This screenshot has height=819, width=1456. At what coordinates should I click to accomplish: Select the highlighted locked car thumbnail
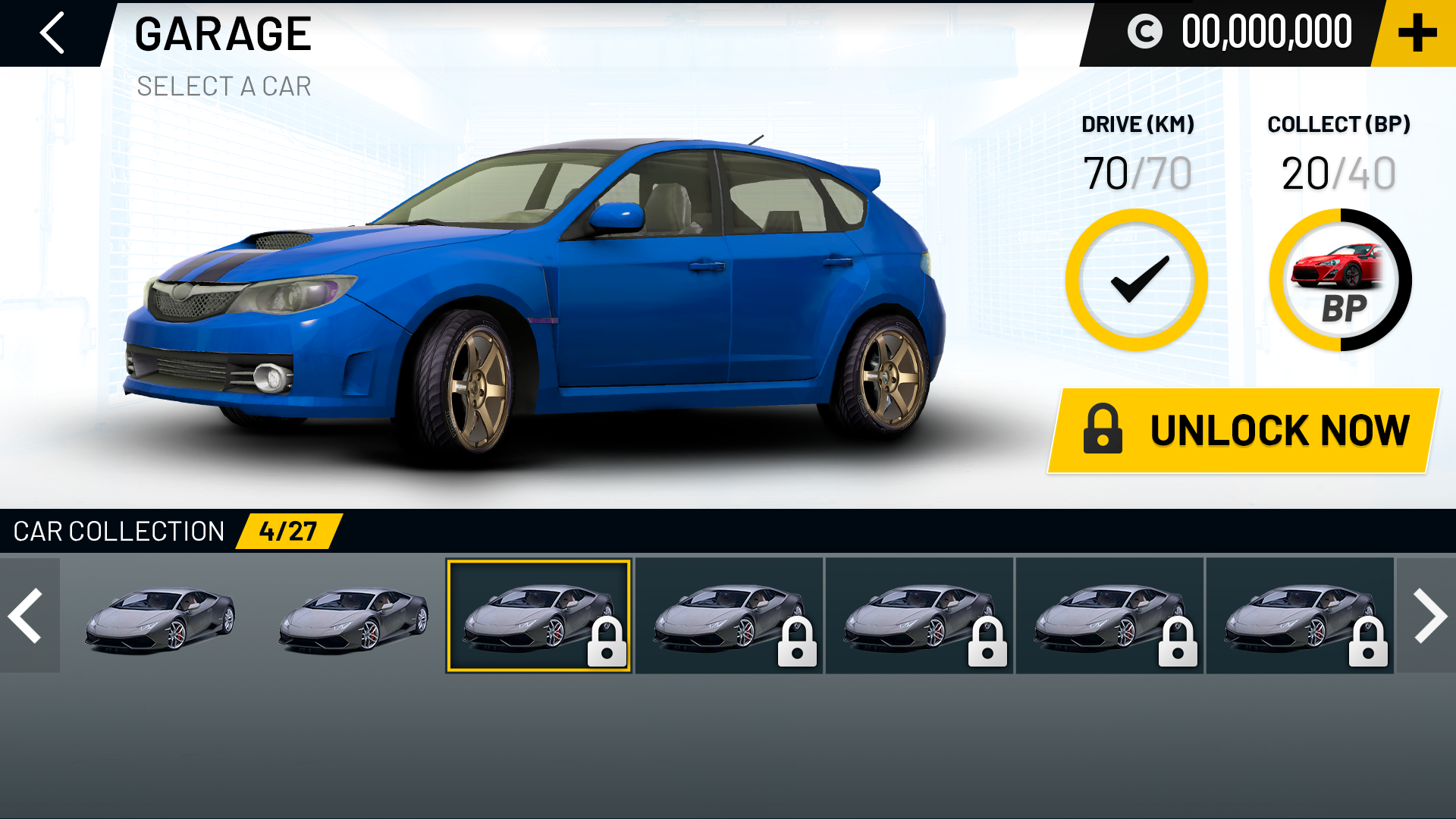coord(538,616)
